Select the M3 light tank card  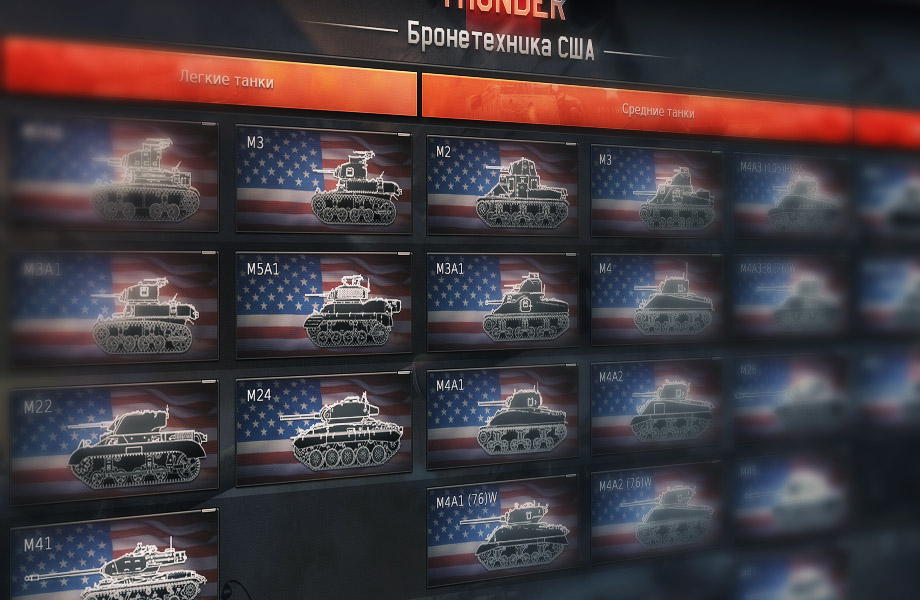323,180
